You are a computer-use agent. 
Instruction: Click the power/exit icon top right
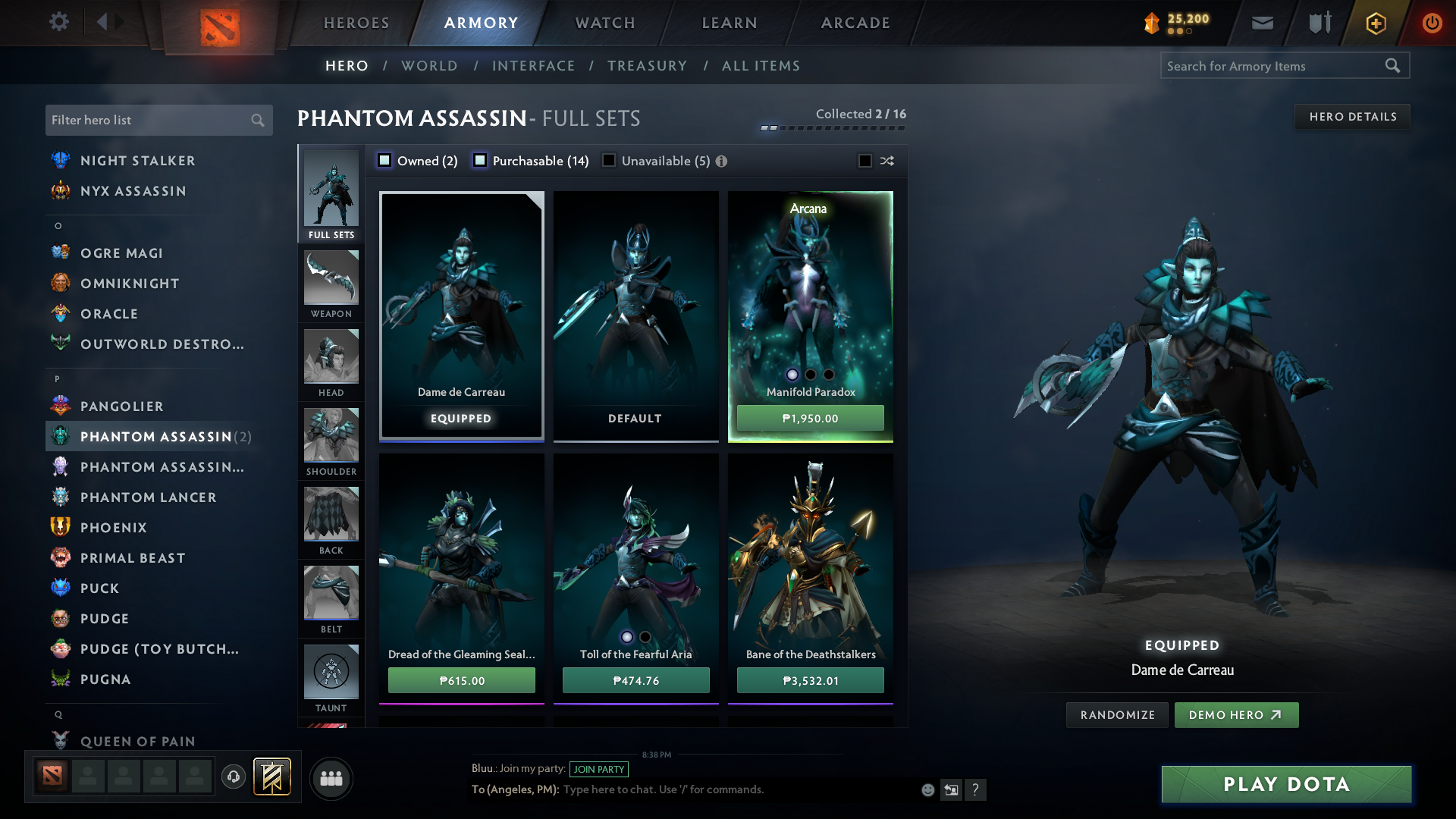[x=1432, y=22]
